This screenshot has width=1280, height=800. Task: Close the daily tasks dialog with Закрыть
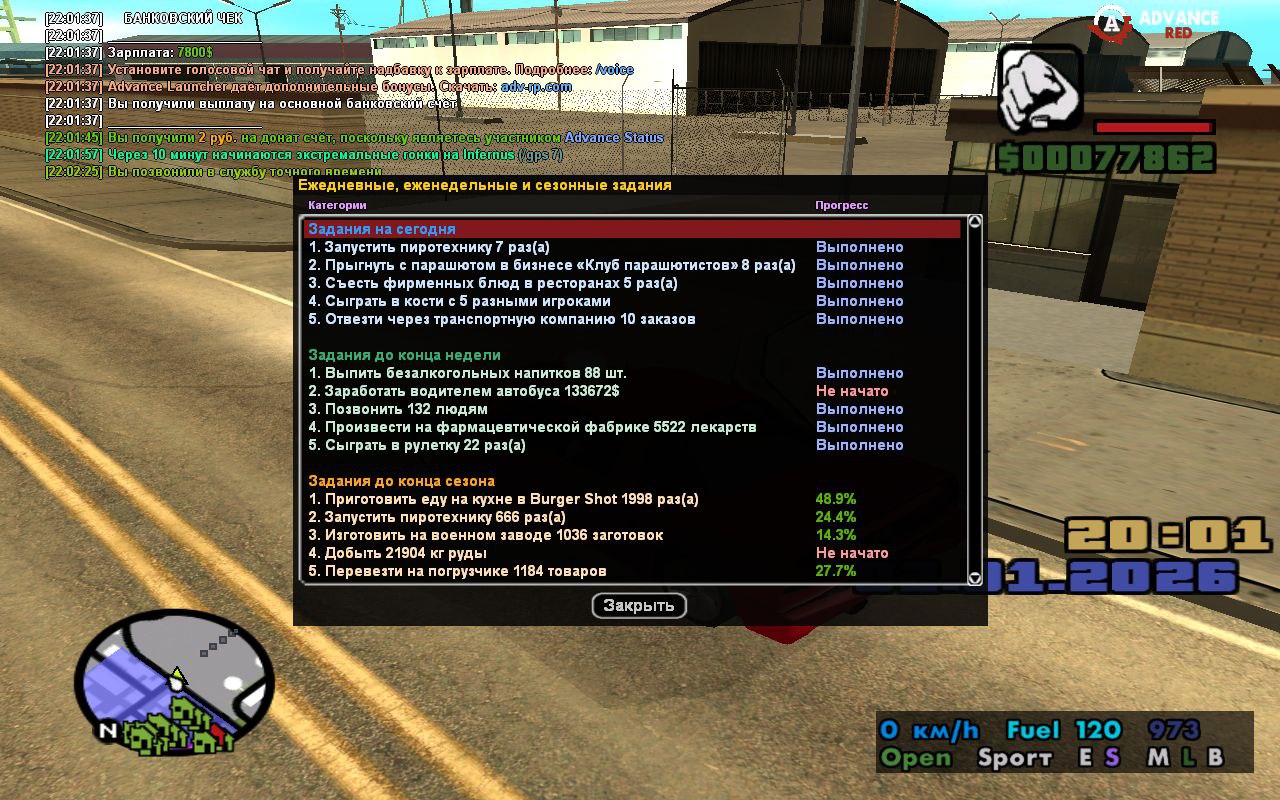(x=639, y=605)
